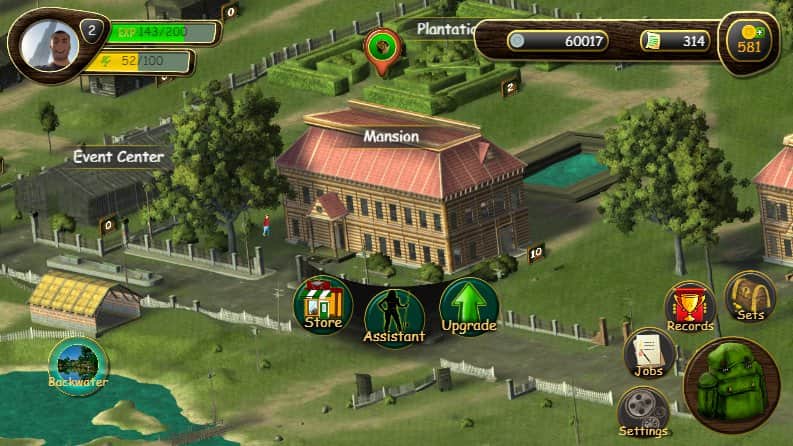Tap the green Upgrade arrow button
This screenshot has width=793, height=446.
[467, 307]
